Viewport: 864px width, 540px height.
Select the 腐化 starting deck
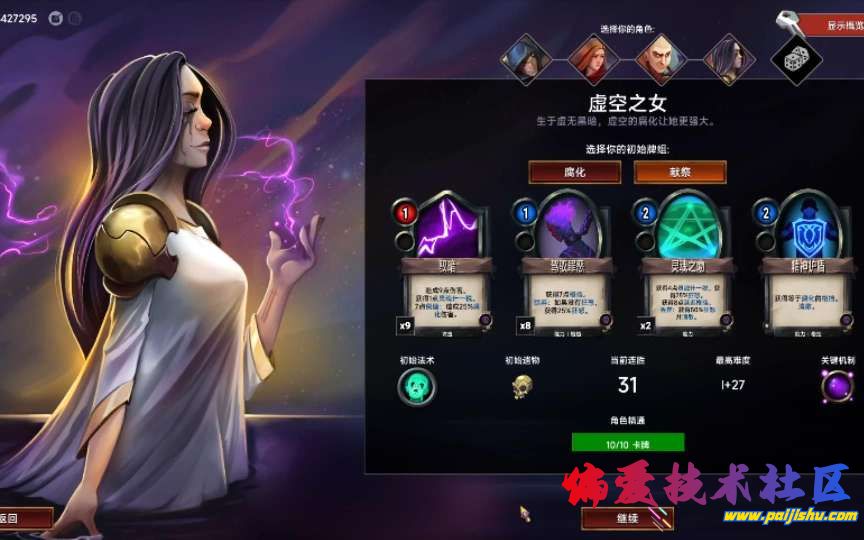pyautogui.click(x=574, y=172)
